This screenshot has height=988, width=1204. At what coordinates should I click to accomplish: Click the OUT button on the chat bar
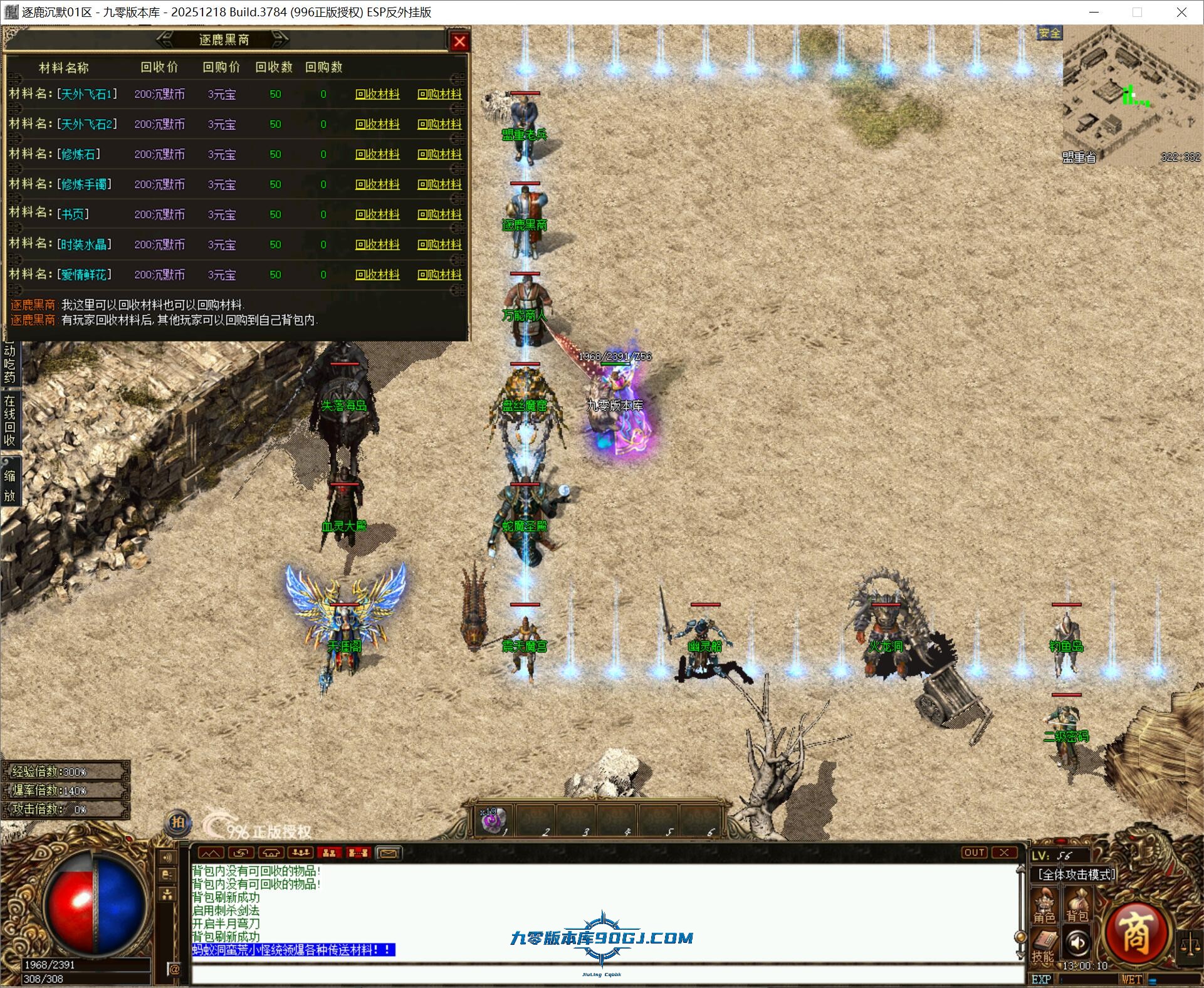(974, 853)
